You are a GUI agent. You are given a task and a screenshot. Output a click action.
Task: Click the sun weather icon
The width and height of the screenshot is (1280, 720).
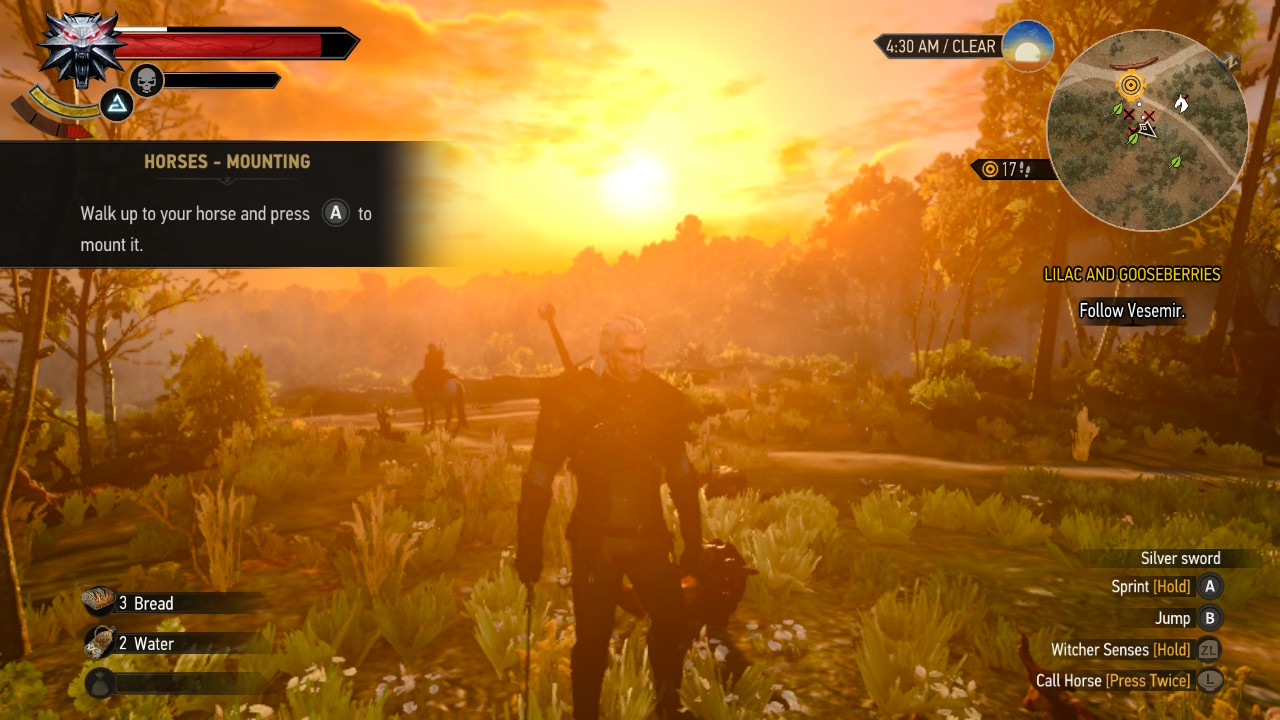tap(1027, 46)
